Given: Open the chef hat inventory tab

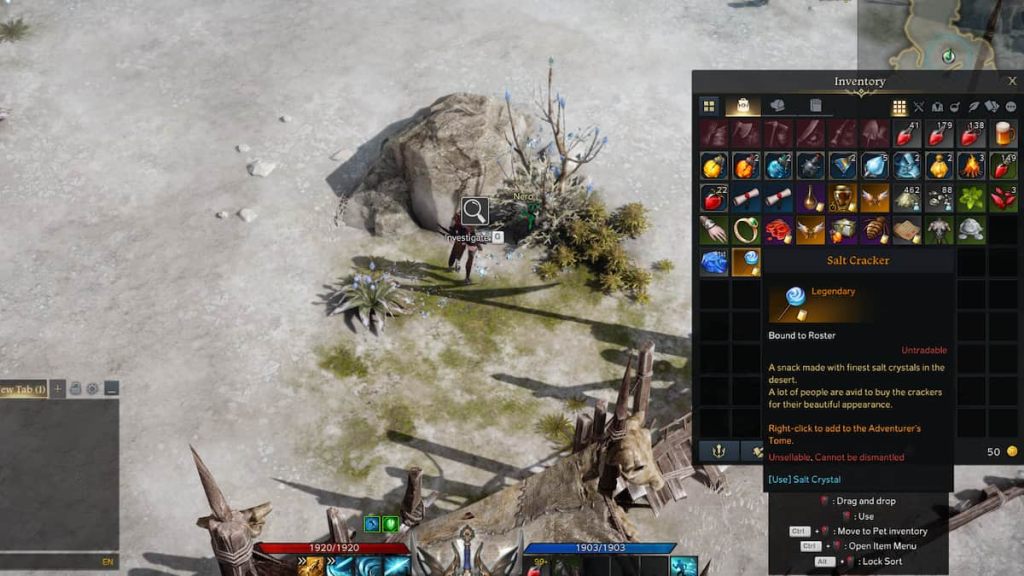Looking at the screenshot, I should (x=777, y=106).
